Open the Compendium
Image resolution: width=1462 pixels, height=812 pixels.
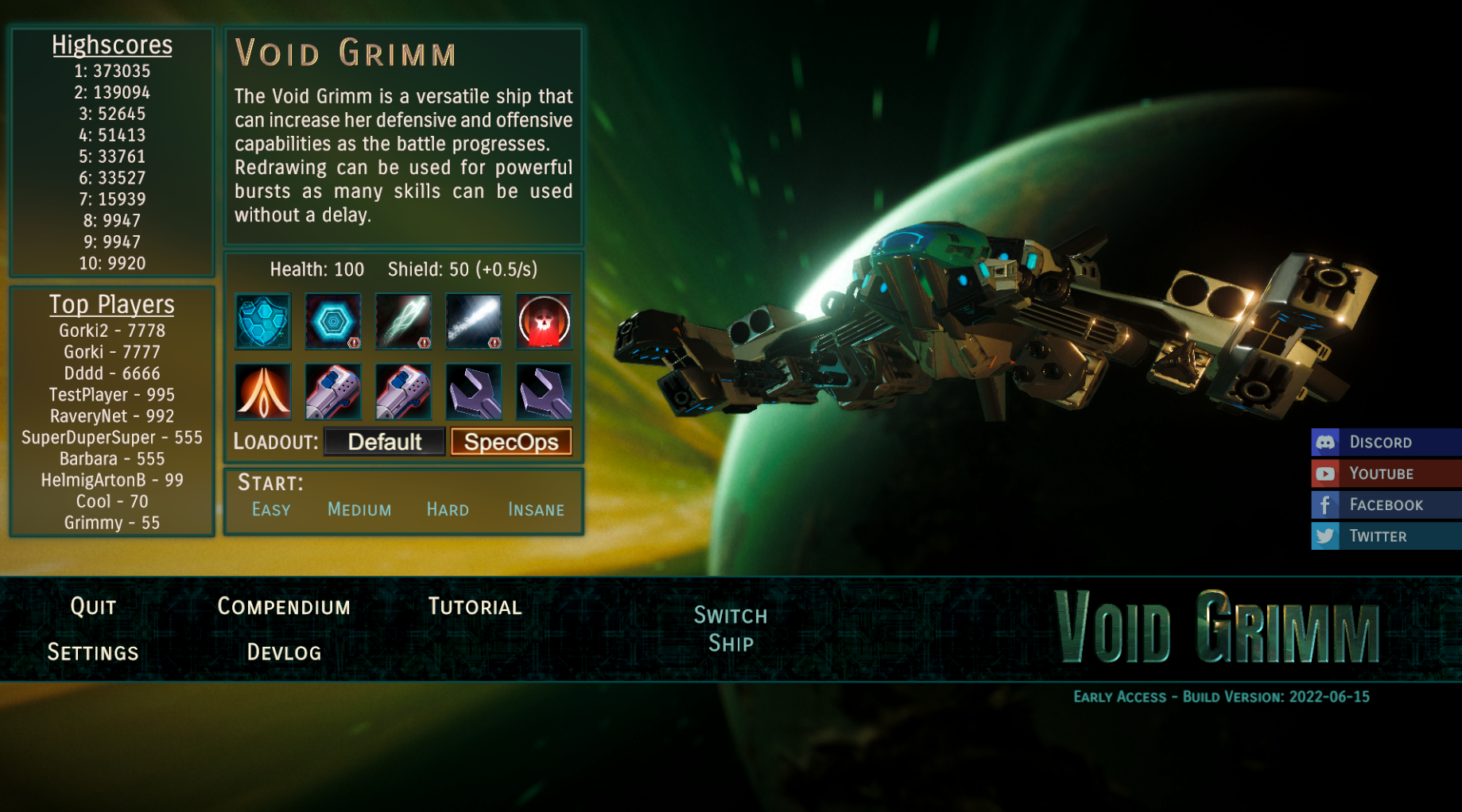(x=284, y=607)
